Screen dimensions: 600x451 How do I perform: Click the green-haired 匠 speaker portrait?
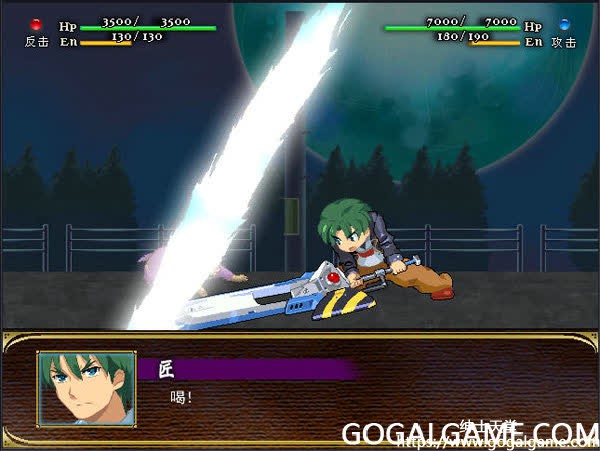pos(86,388)
